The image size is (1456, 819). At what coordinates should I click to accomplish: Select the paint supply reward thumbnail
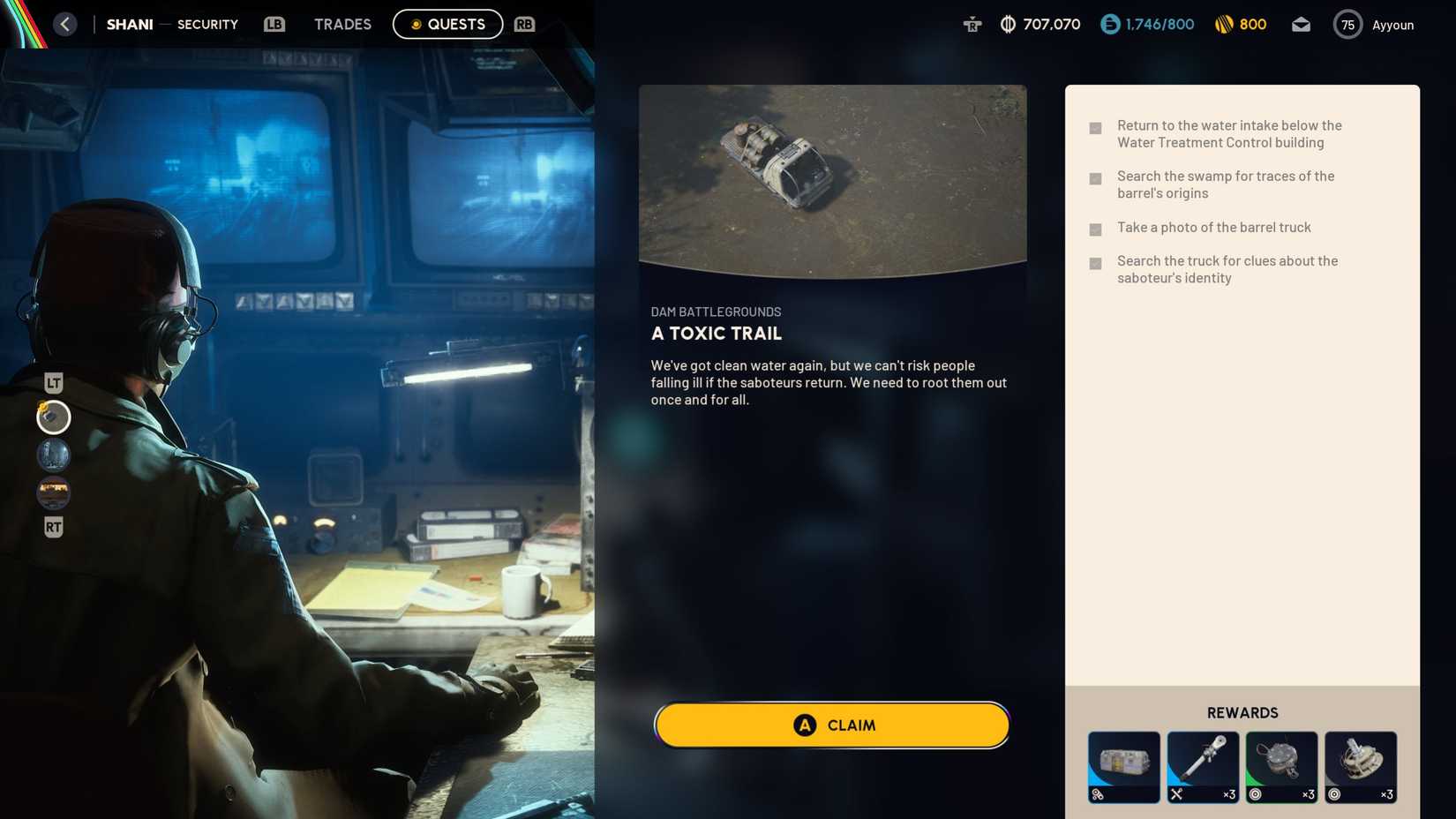1123,767
